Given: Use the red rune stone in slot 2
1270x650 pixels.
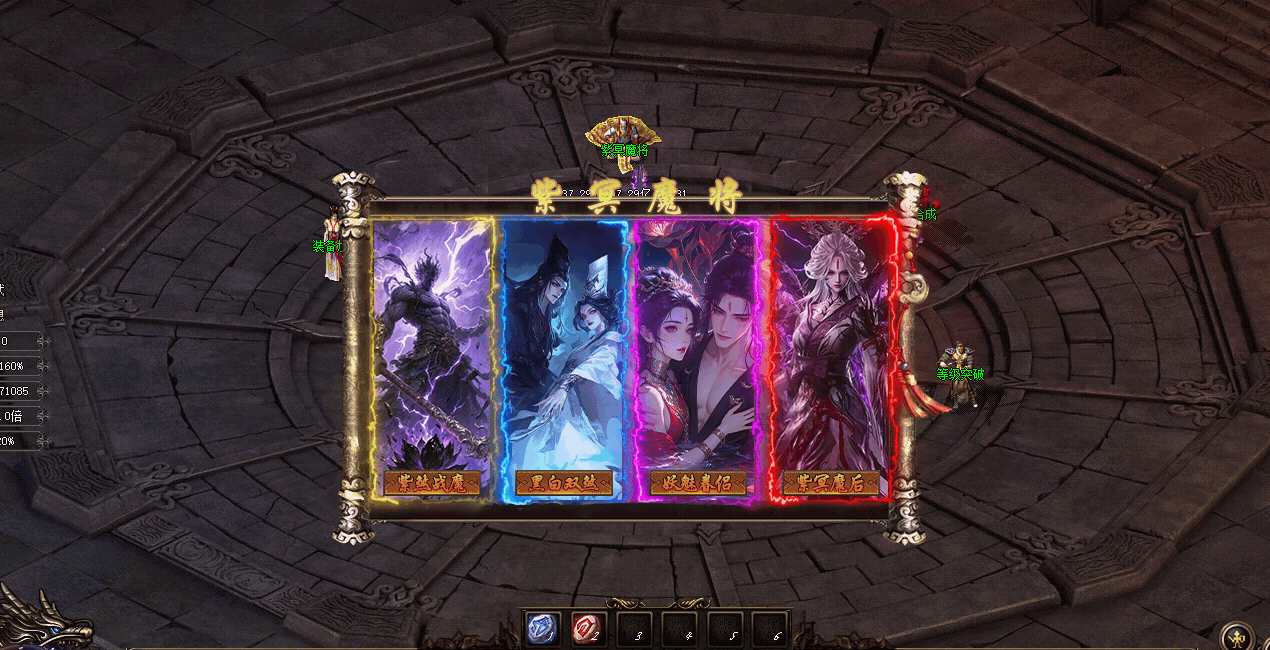Looking at the screenshot, I should click(588, 629).
